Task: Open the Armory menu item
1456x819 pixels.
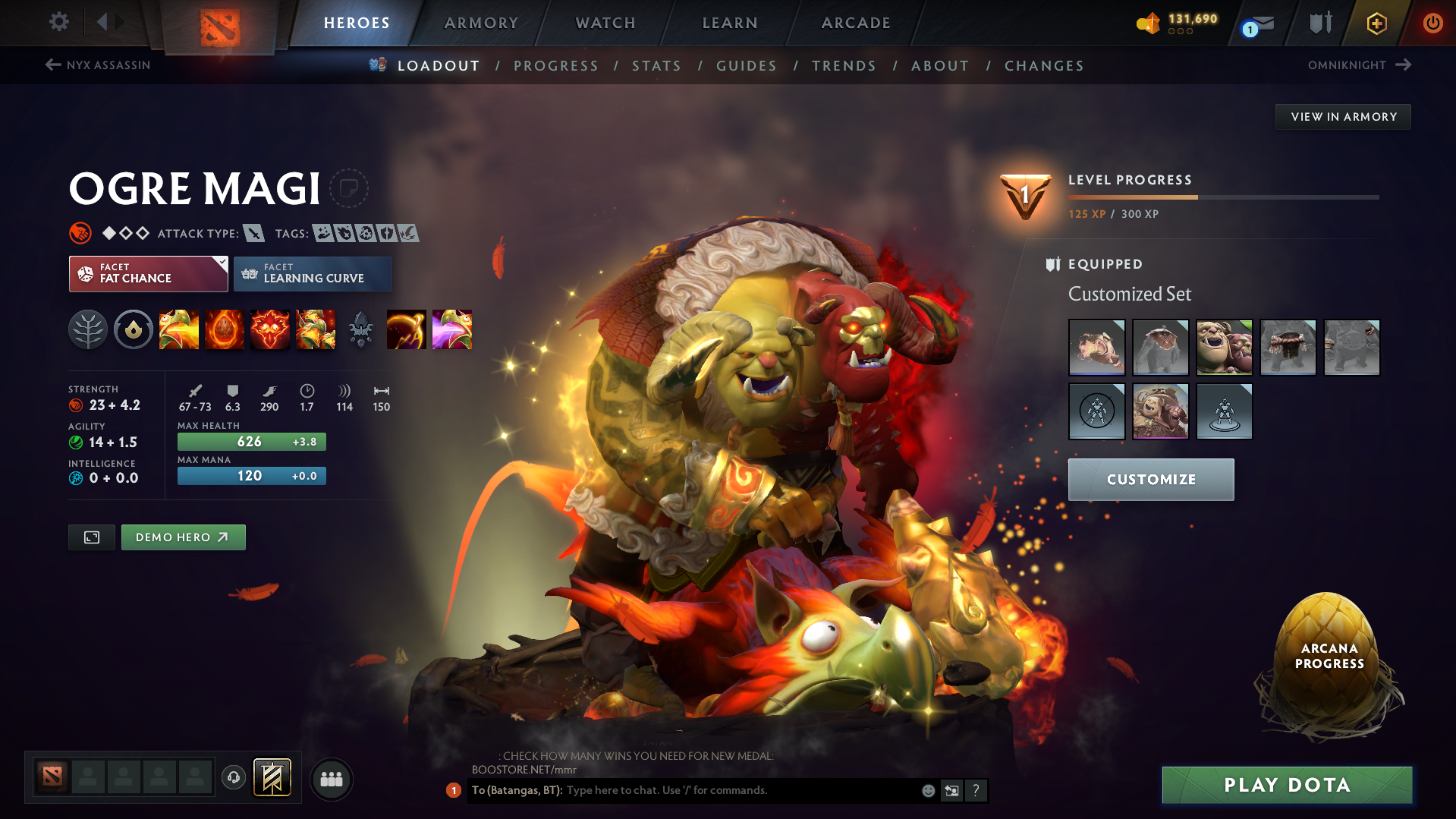Action: pos(481,23)
